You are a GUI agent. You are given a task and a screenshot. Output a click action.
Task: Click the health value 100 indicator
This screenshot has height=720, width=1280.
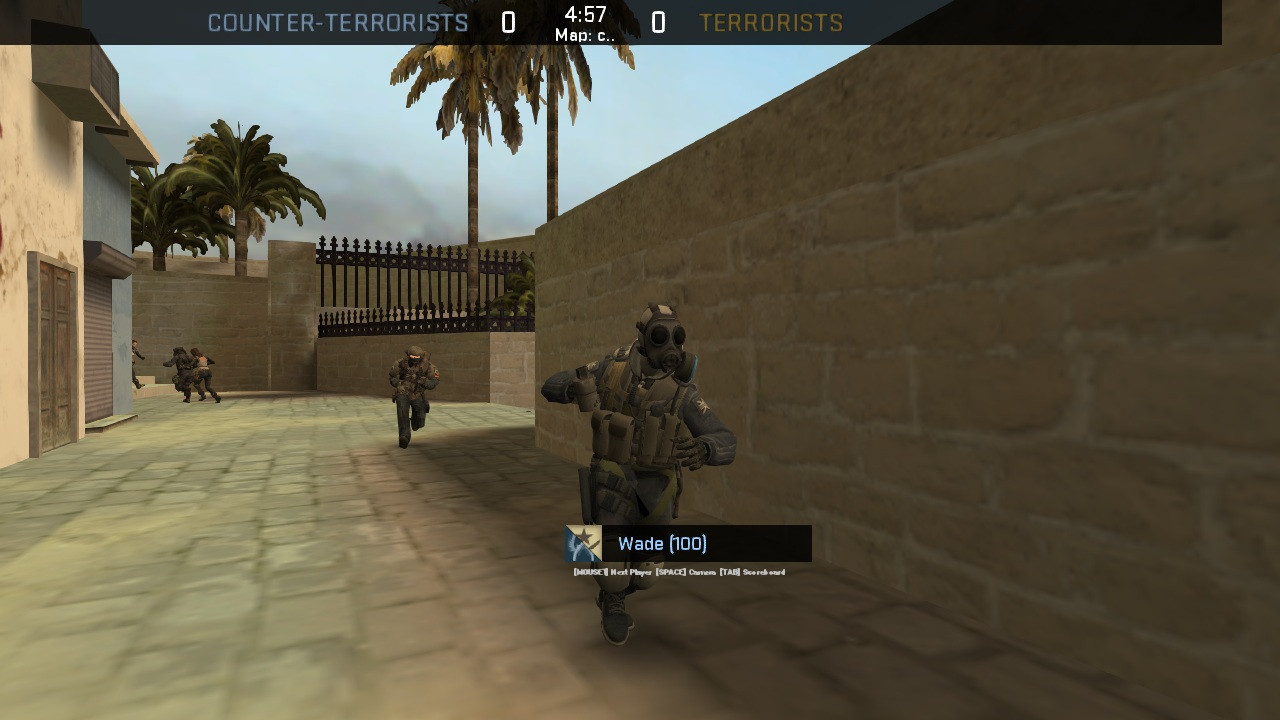[690, 543]
